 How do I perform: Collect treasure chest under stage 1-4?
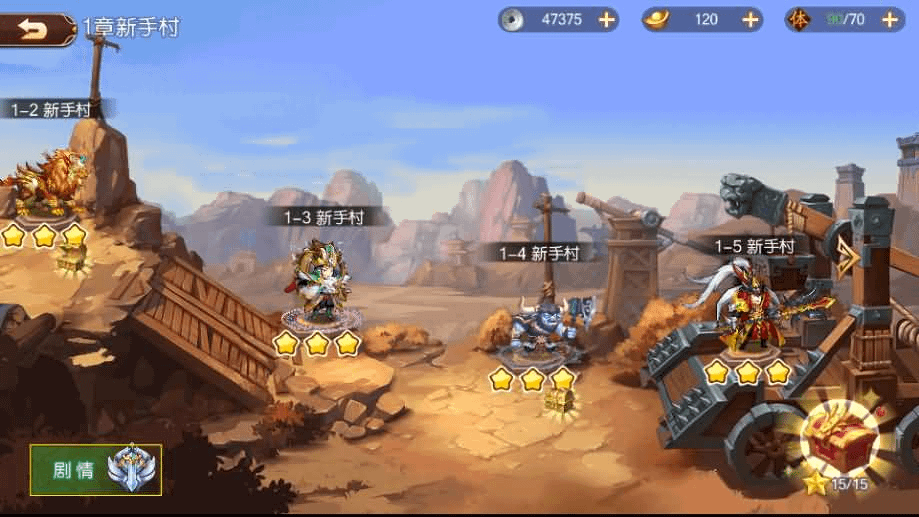click(558, 401)
